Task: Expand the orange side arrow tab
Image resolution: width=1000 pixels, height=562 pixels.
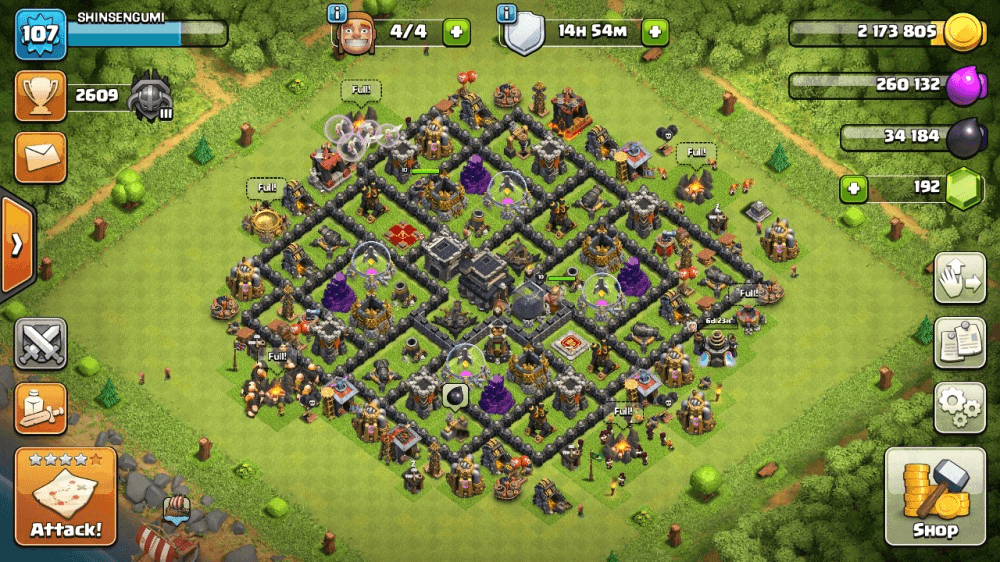Action: pyautogui.click(x=17, y=246)
